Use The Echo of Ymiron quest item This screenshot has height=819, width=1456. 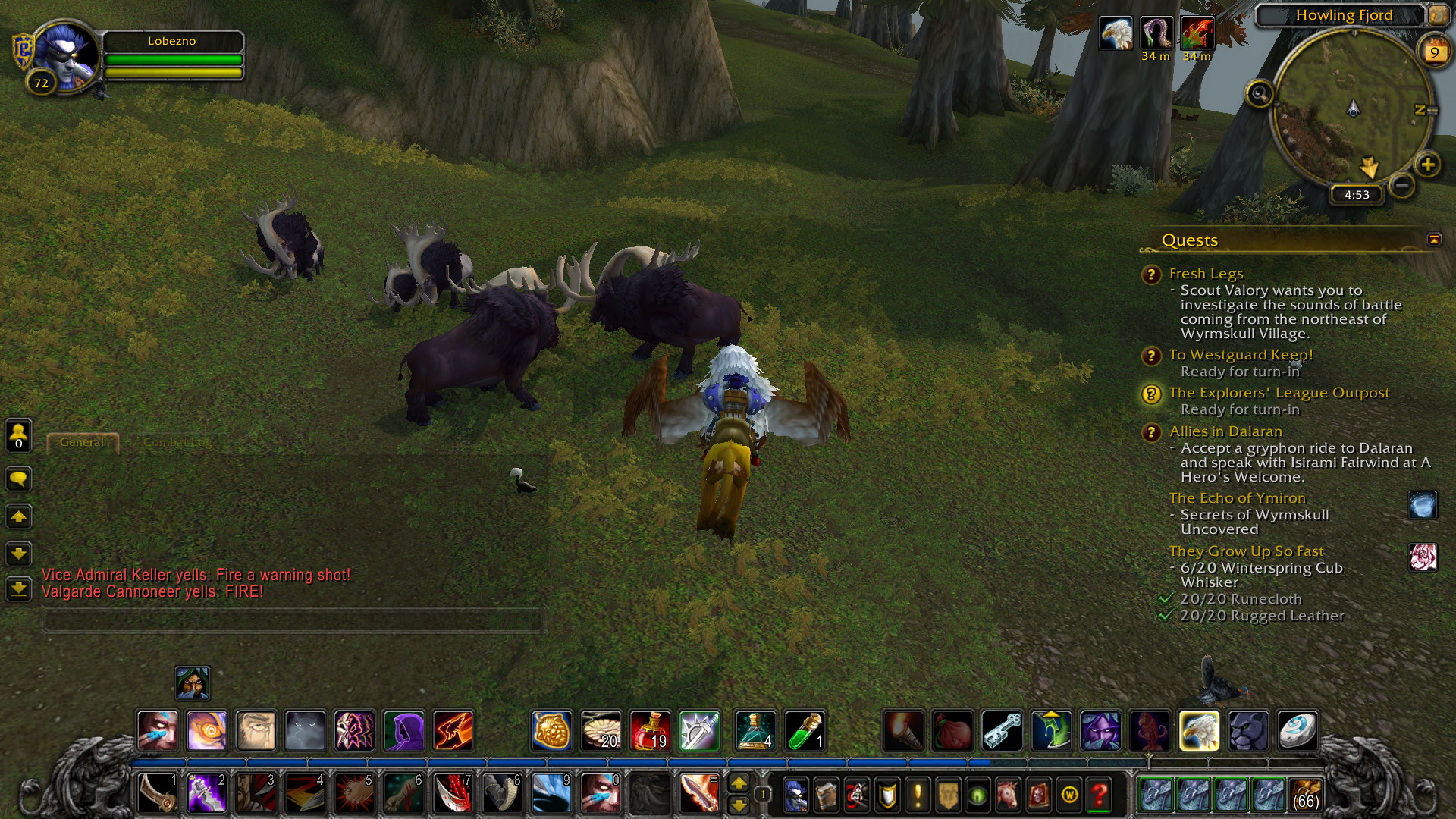[1423, 505]
